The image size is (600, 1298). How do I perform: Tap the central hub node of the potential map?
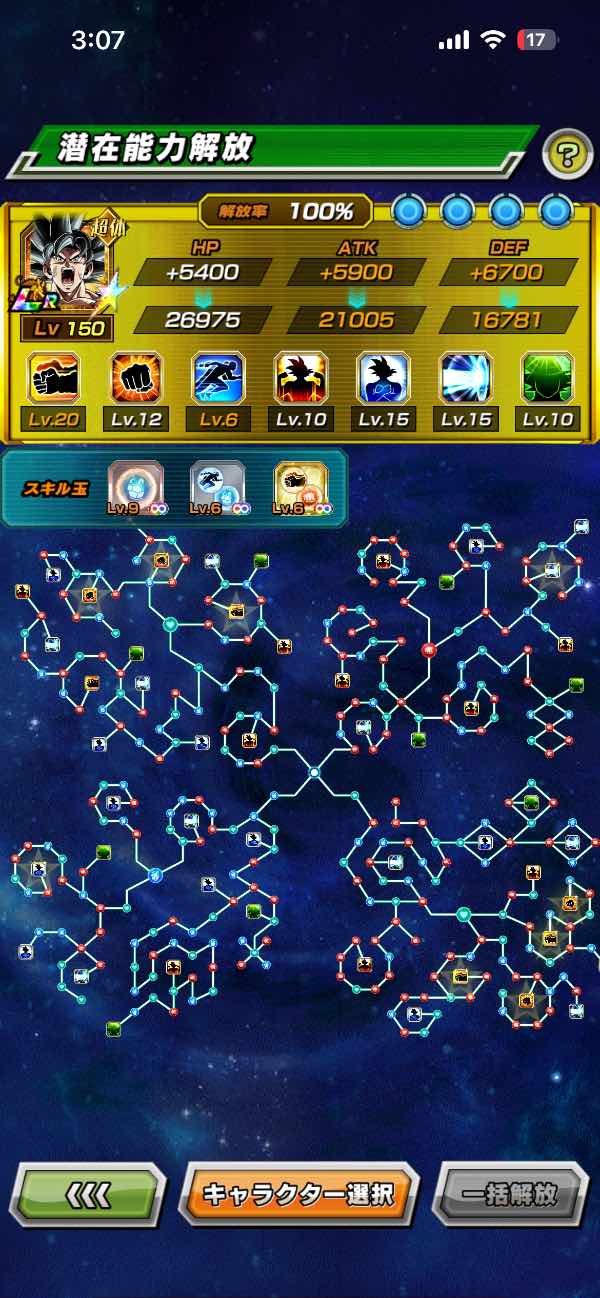[x=314, y=772]
